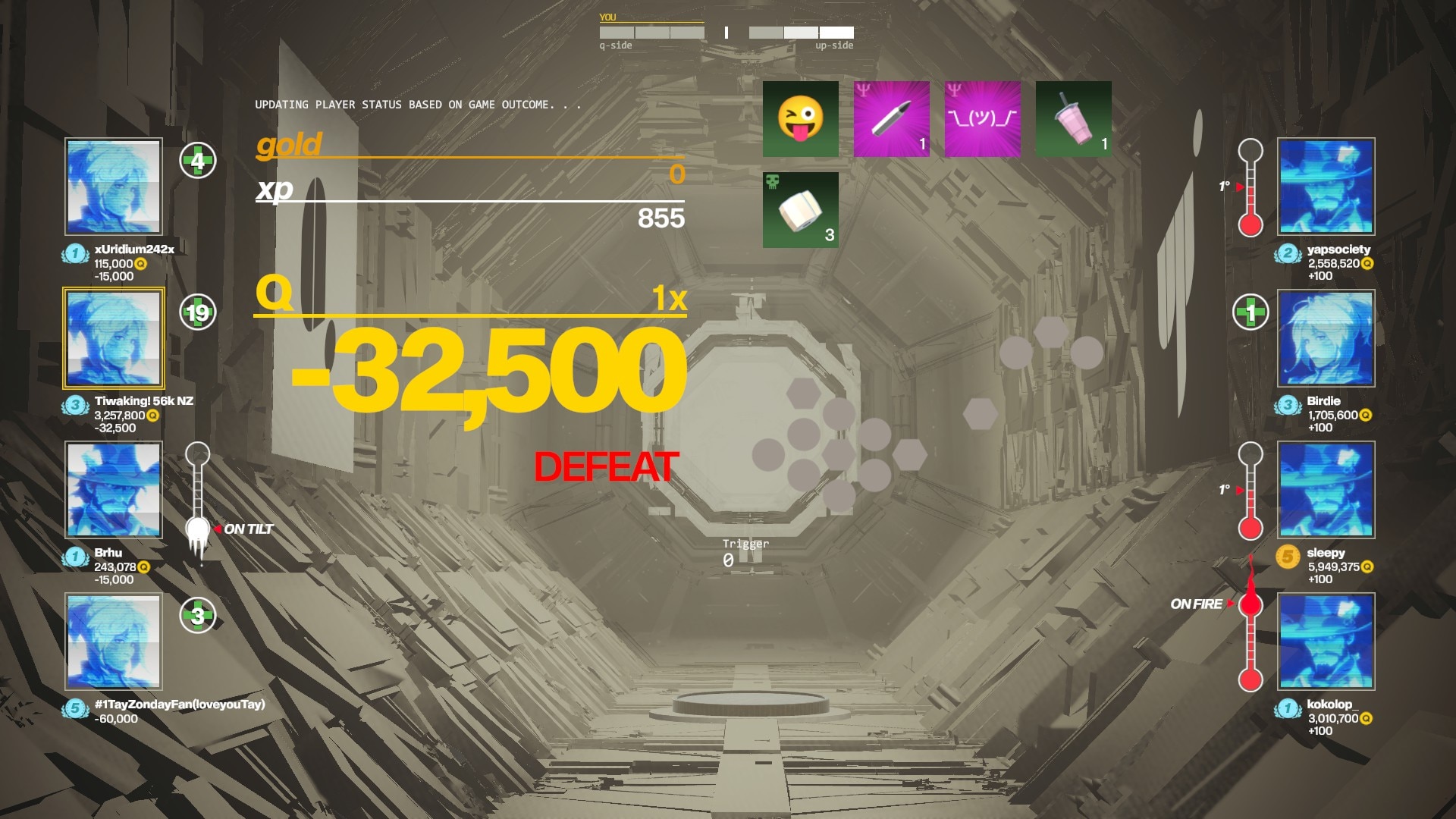Click #1TayZondayFan's player portrait

[x=114, y=642]
